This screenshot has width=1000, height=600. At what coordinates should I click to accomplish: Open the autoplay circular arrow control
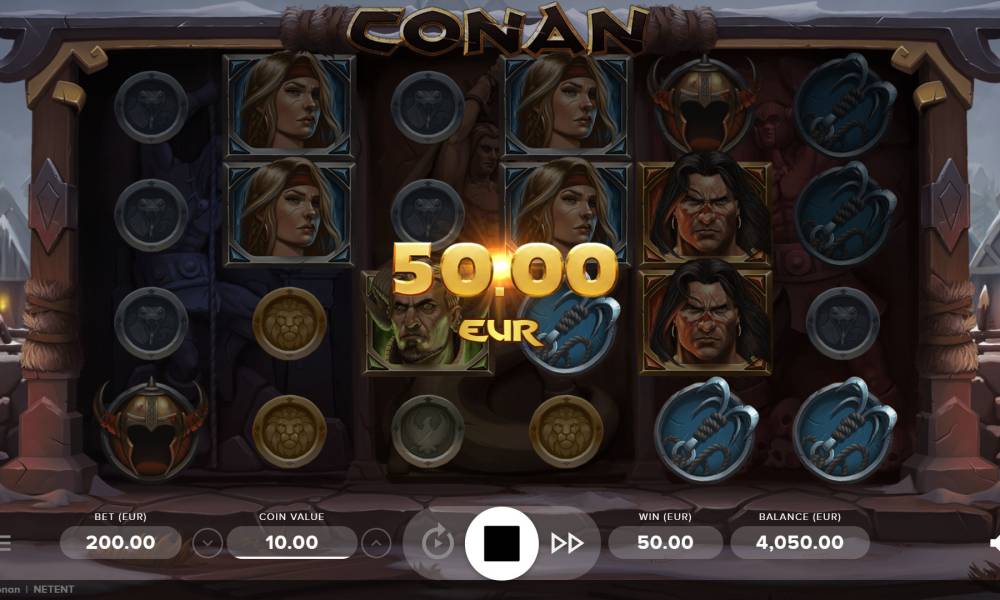click(x=437, y=543)
